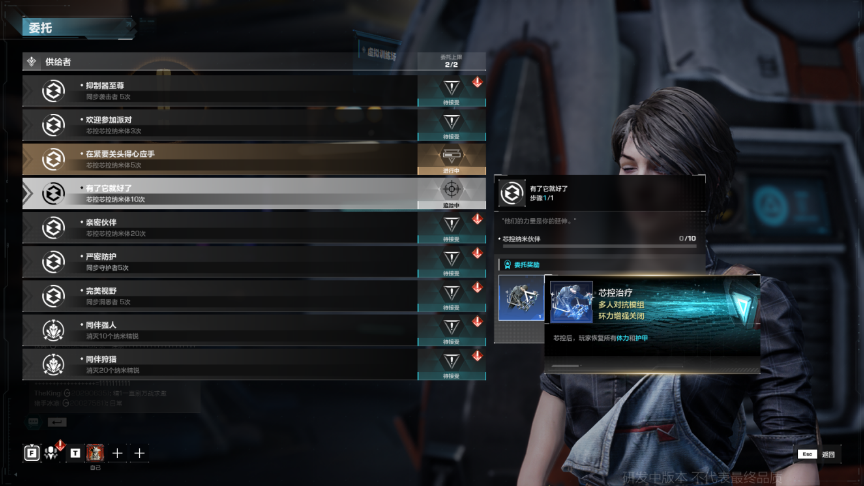
Task: Select the 完美视野 commission row
Action: pyautogui.click(x=220, y=295)
